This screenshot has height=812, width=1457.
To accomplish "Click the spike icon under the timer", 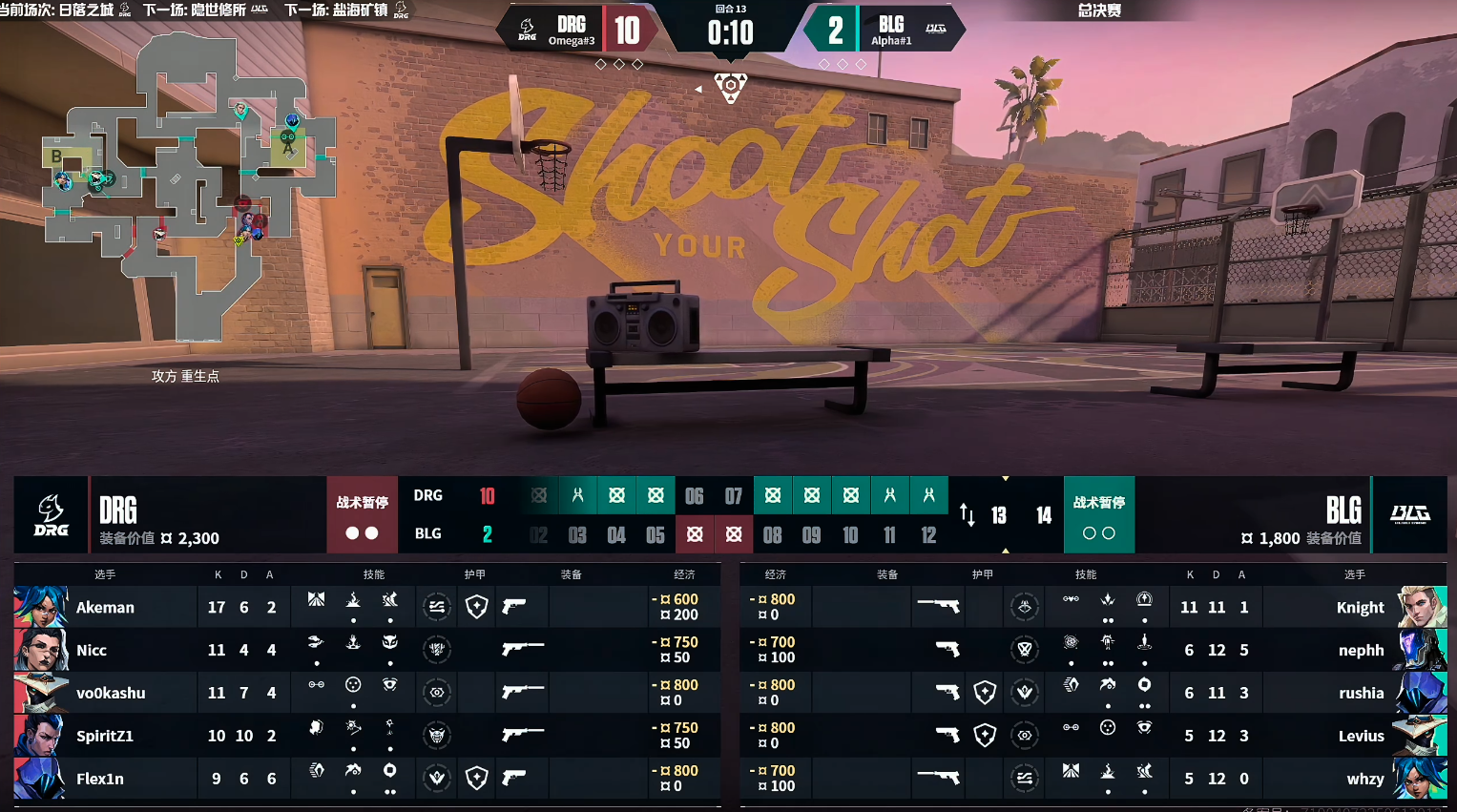I will tap(730, 87).
